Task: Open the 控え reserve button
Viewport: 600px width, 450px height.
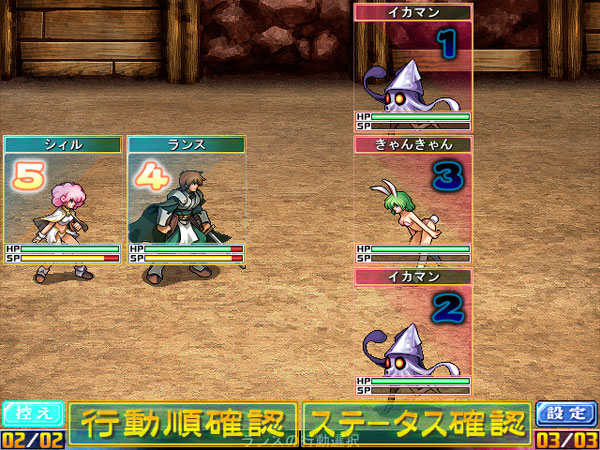Action: (33, 413)
